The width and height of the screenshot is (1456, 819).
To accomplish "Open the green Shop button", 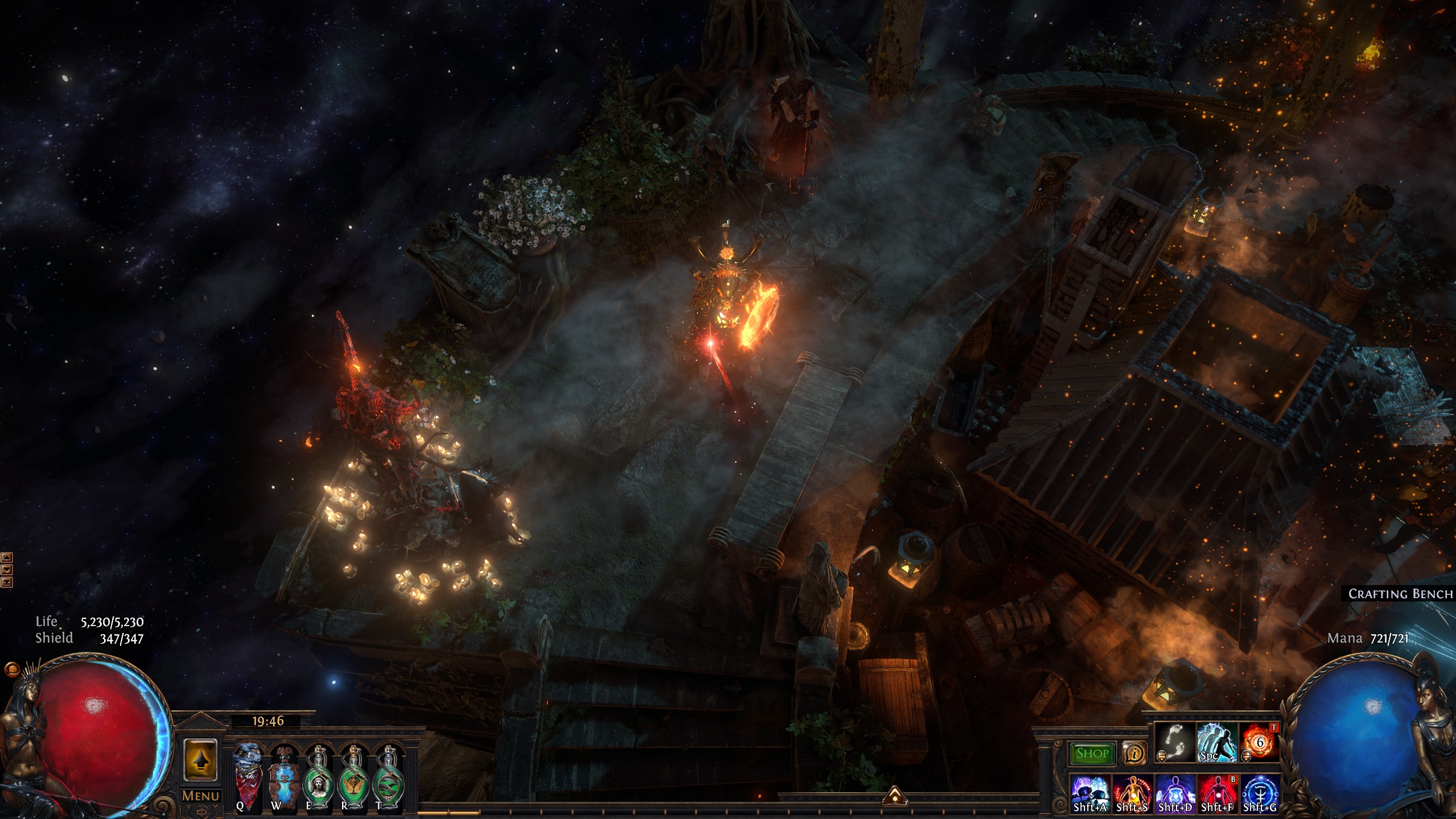I will point(1092,754).
